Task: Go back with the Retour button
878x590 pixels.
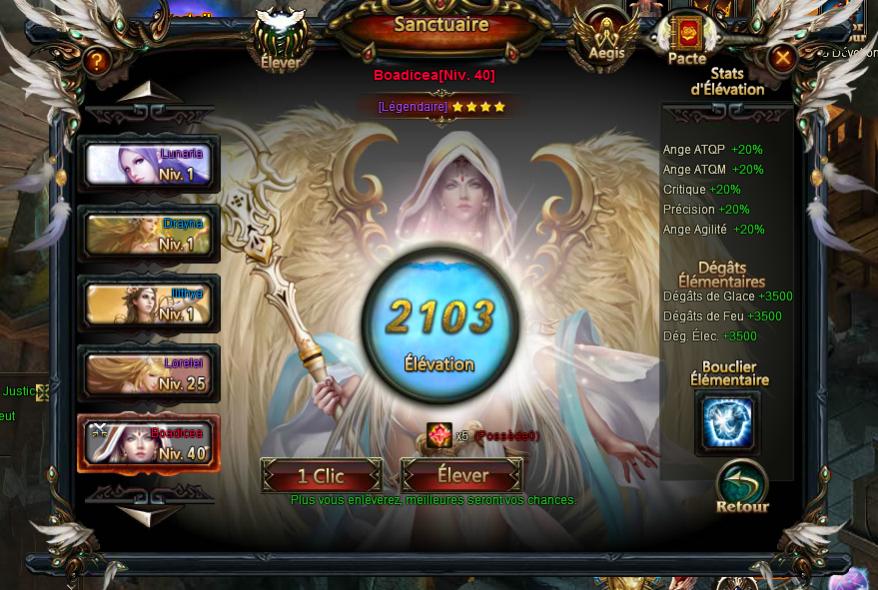Action: (742, 486)
